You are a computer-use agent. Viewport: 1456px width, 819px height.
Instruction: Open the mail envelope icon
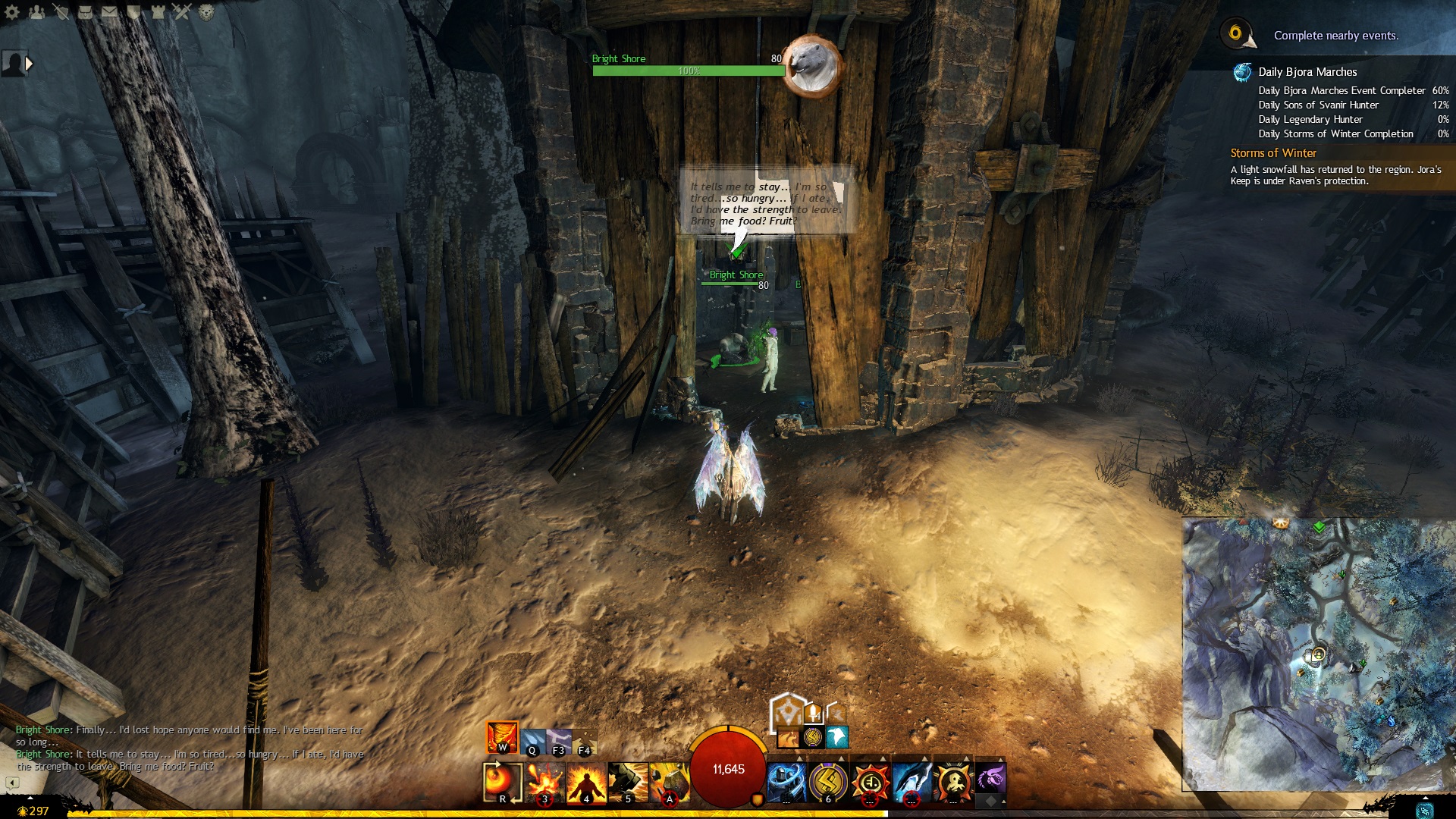109,12
